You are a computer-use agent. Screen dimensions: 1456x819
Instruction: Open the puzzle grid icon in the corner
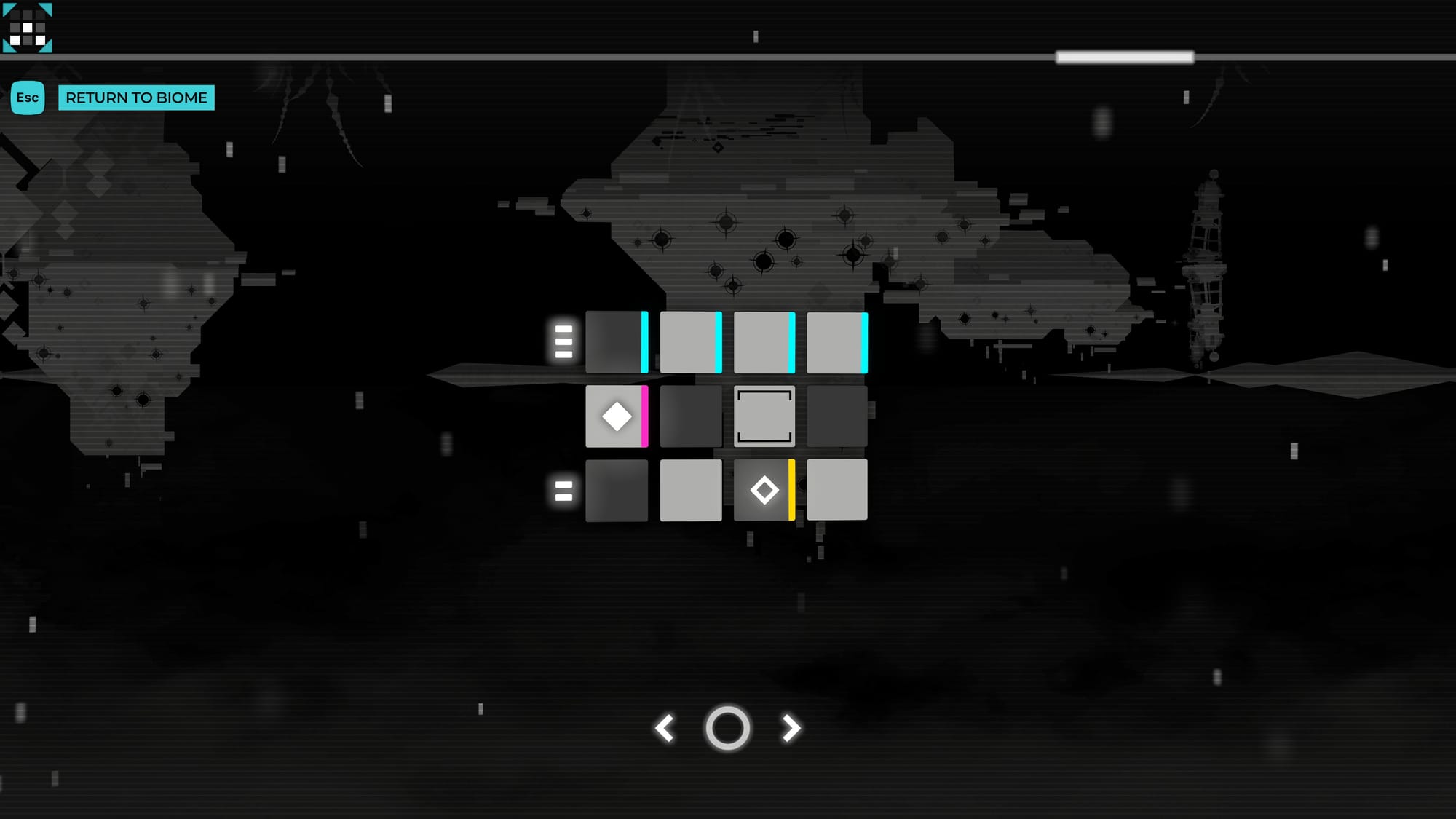[x=28, y=28]
